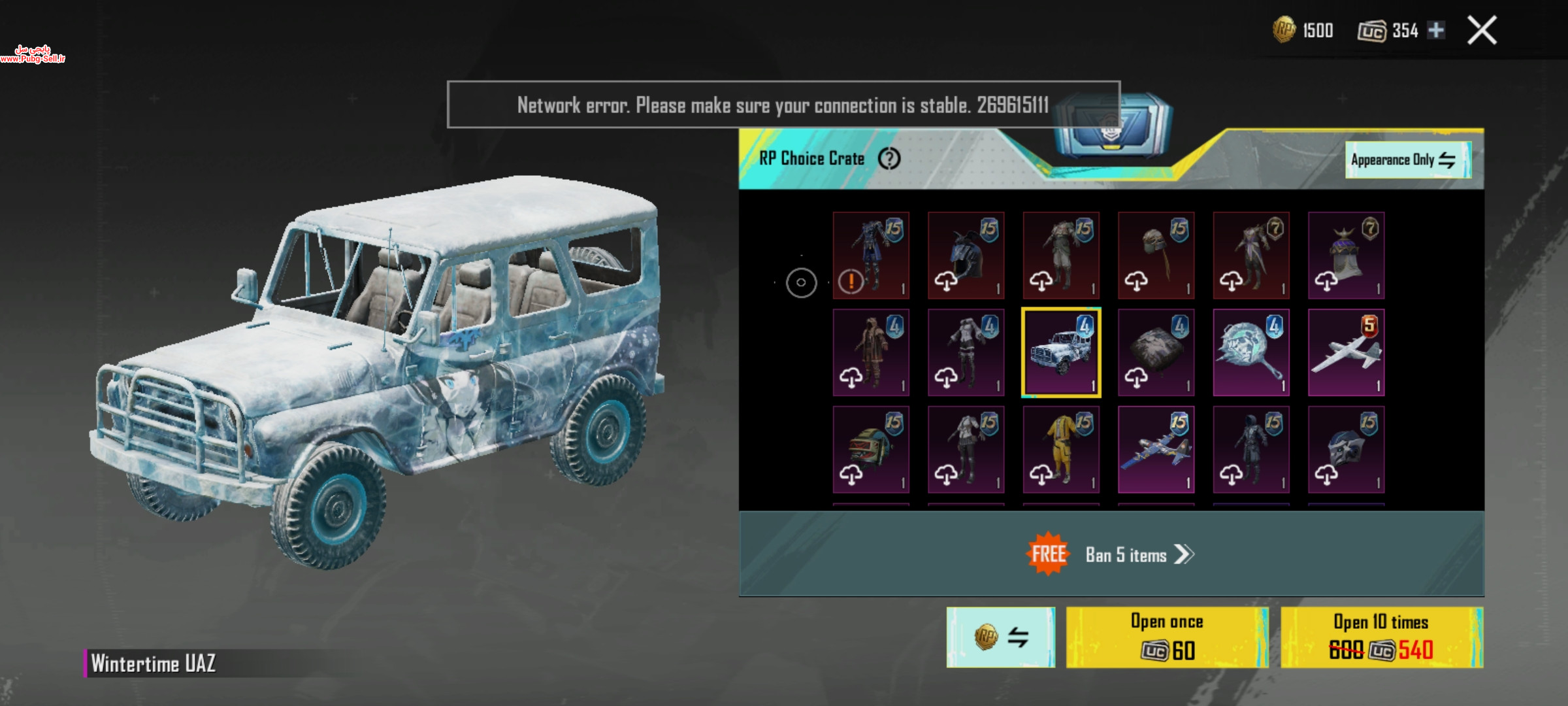Choose the icy frying pan skin

(x=1251, y=353)
